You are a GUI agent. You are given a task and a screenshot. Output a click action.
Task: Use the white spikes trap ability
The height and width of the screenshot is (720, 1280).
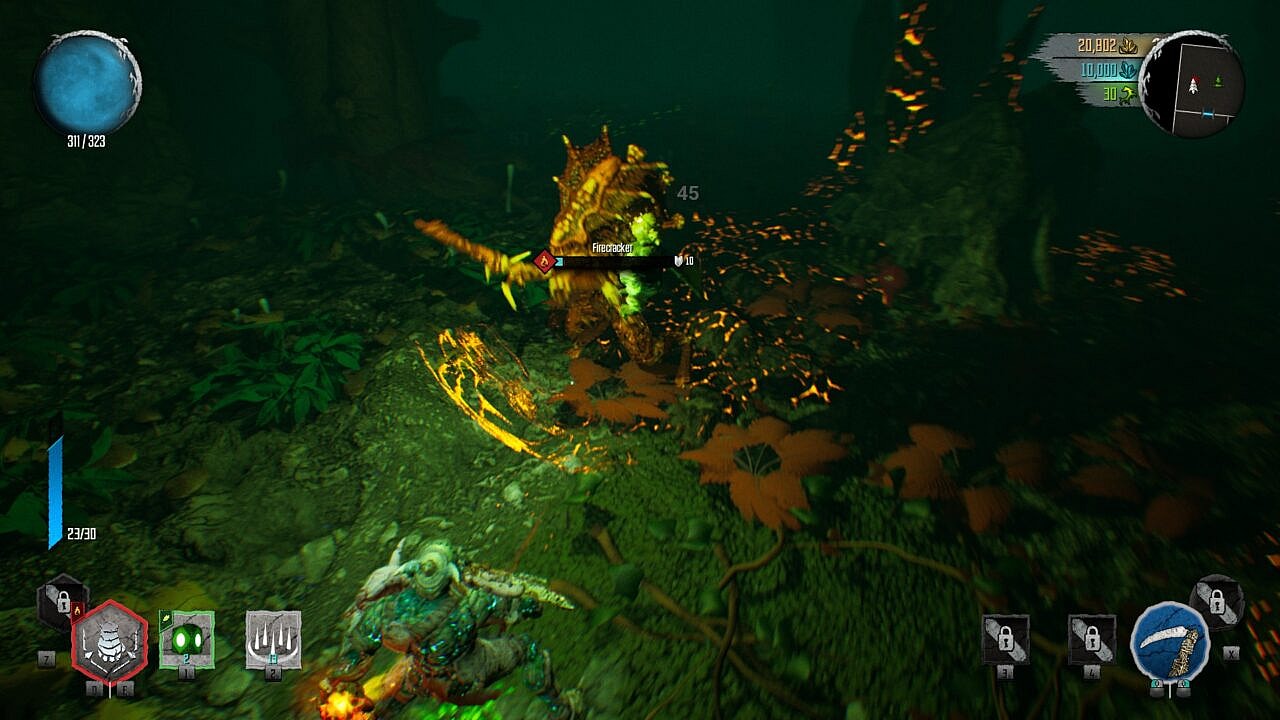[x=273, y=638]
